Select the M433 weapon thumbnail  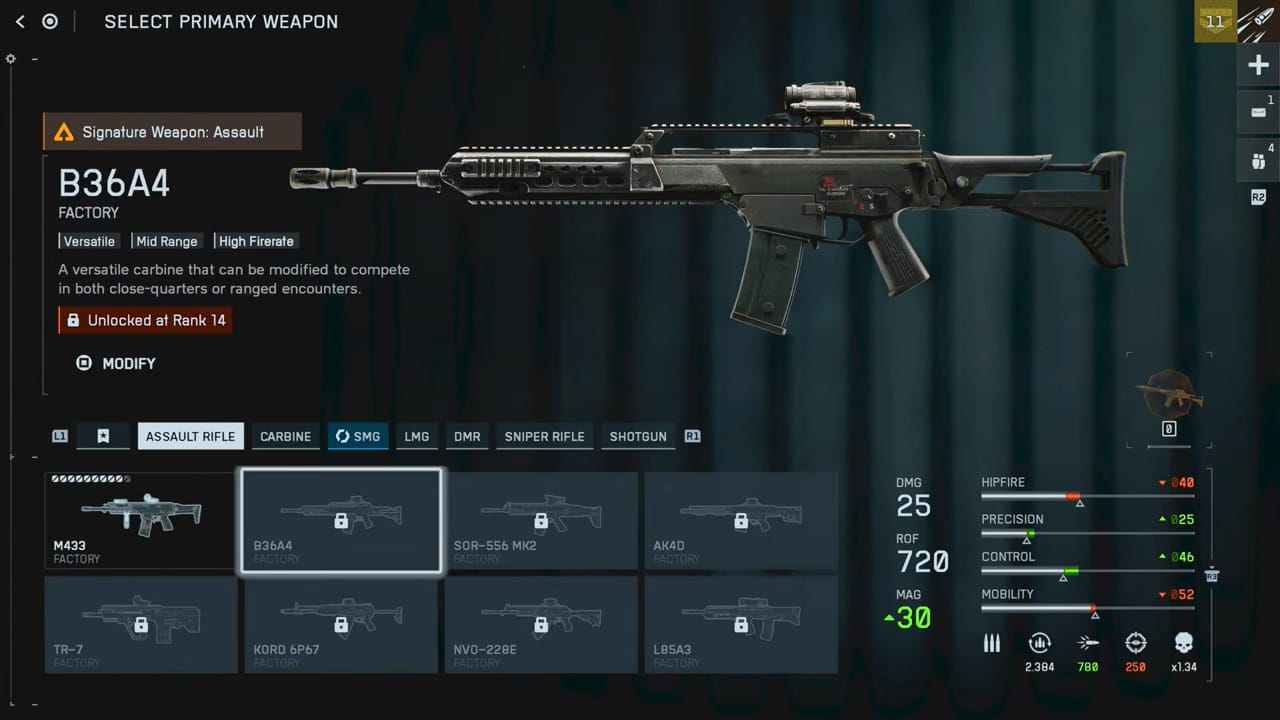click(140, 520)
